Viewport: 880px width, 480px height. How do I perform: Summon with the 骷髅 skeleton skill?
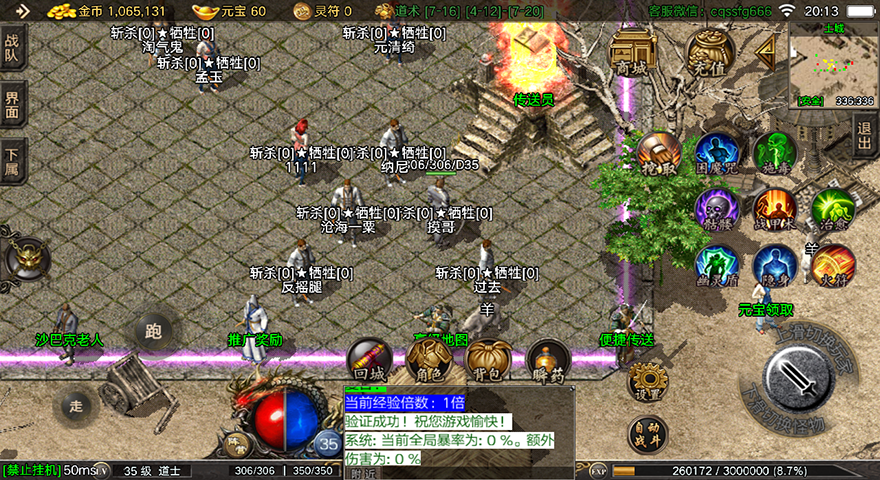tap(717, 209)
